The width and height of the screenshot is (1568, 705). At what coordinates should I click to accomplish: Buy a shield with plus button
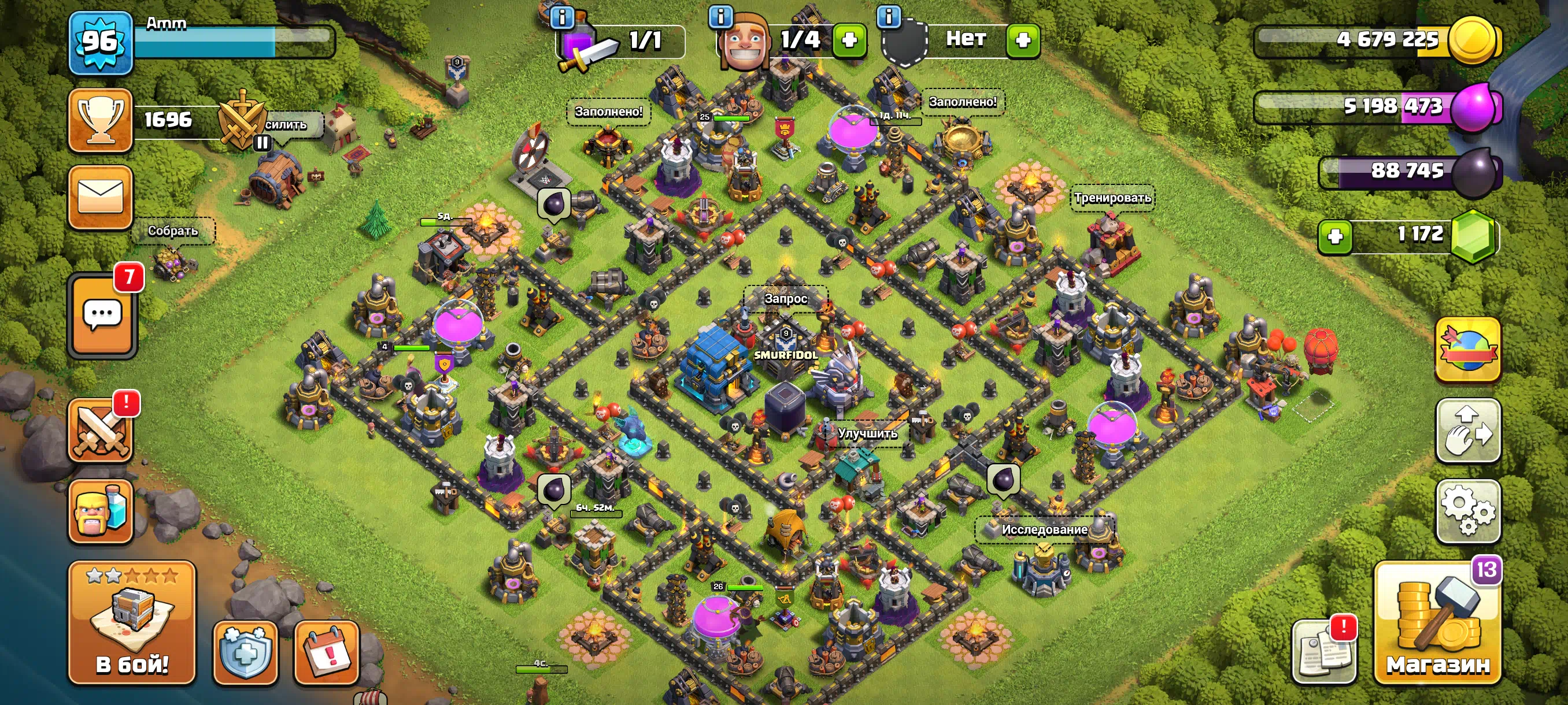pyautogui.click(x=1023, y=40)
